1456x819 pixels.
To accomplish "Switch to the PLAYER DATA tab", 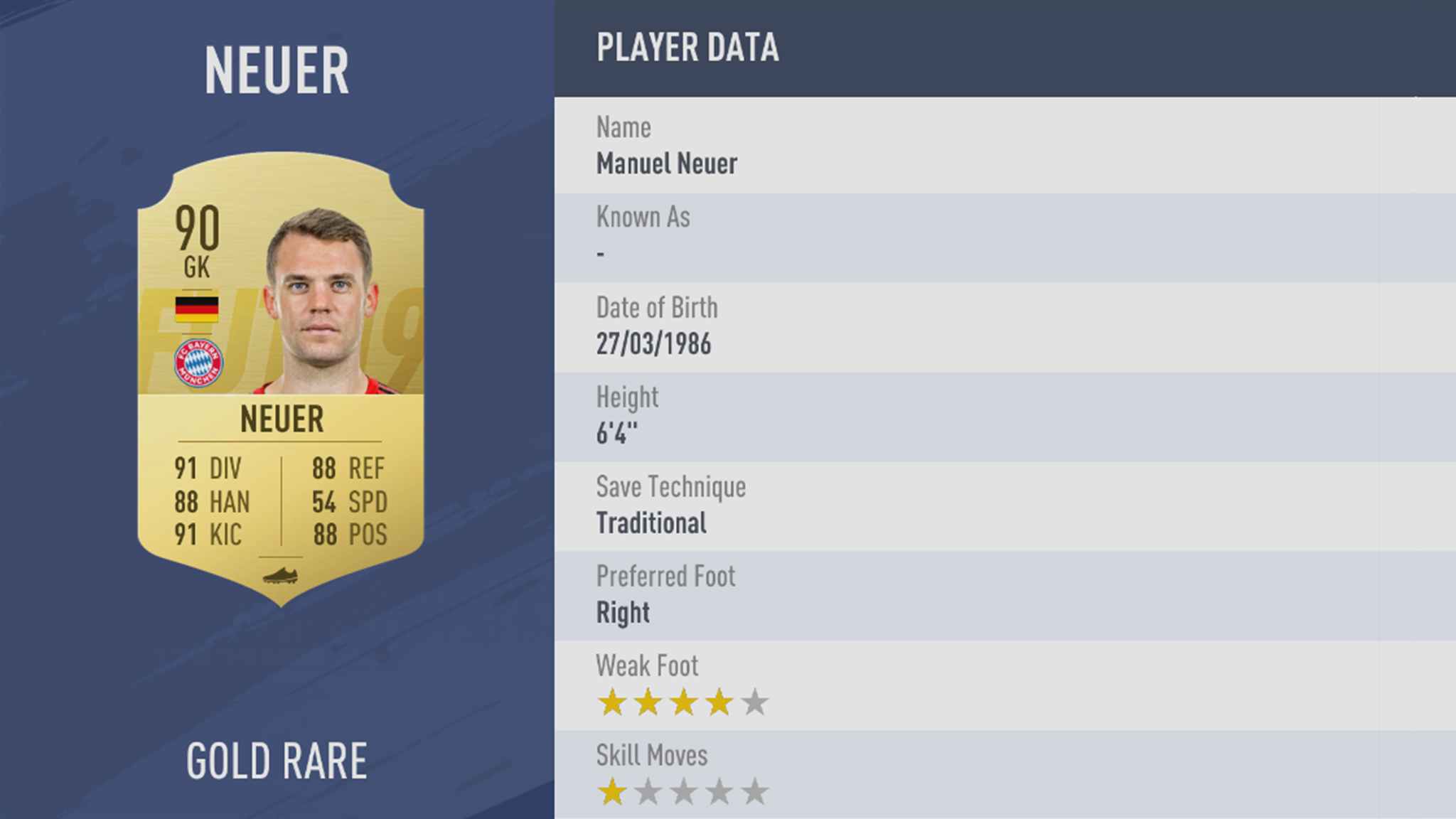I will [687, 48].
